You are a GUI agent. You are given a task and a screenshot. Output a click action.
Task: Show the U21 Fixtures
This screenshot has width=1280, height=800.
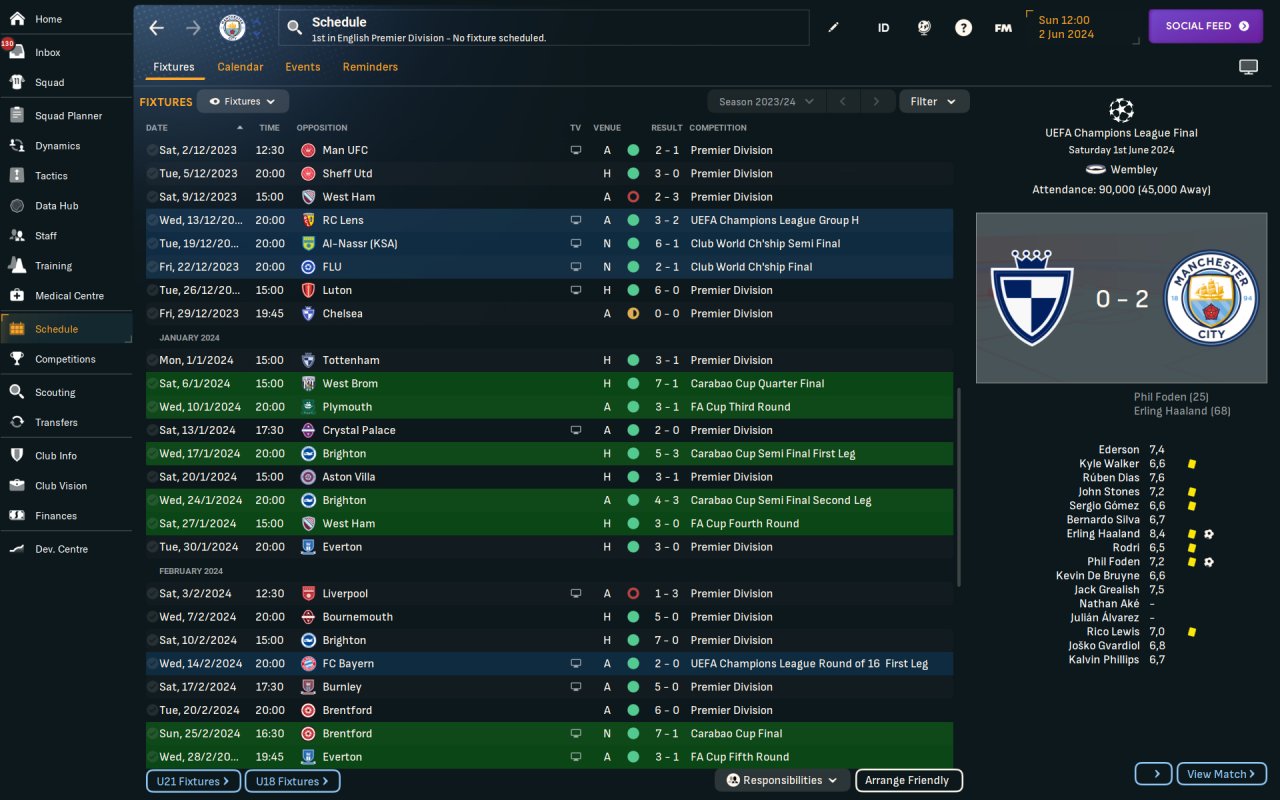(x=193, y=781)
